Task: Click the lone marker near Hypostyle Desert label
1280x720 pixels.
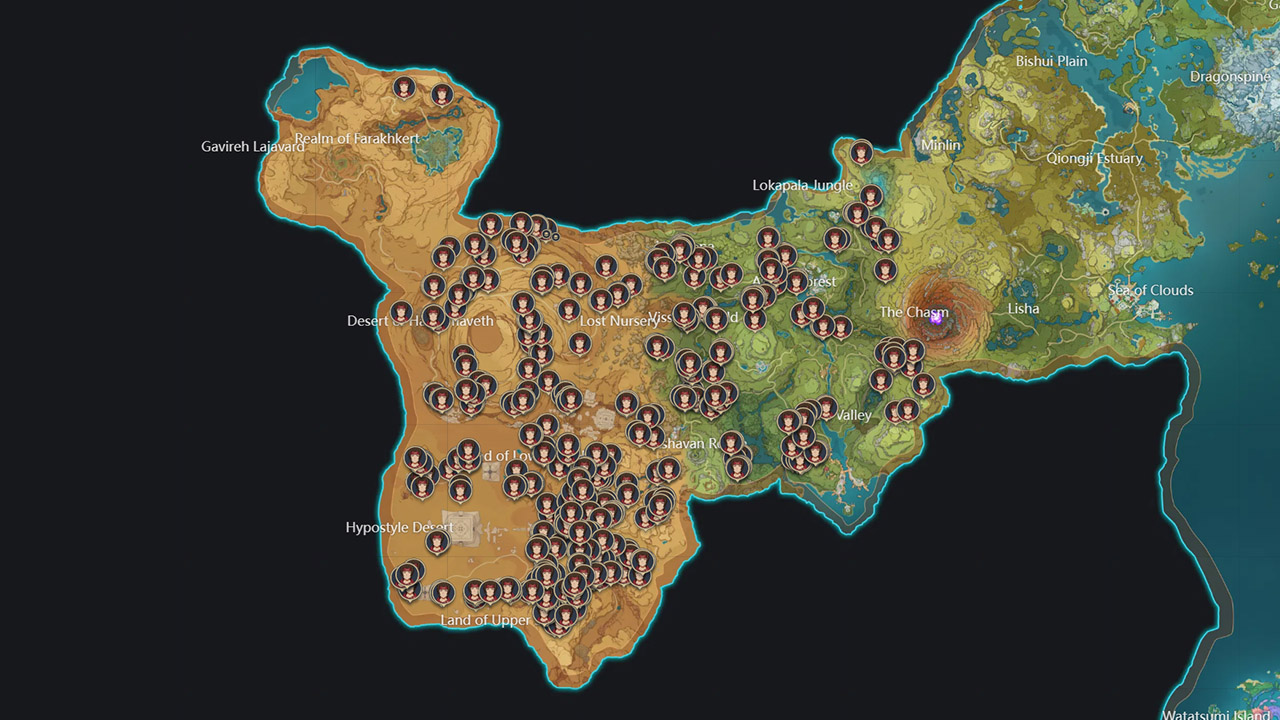Action: 439,542
